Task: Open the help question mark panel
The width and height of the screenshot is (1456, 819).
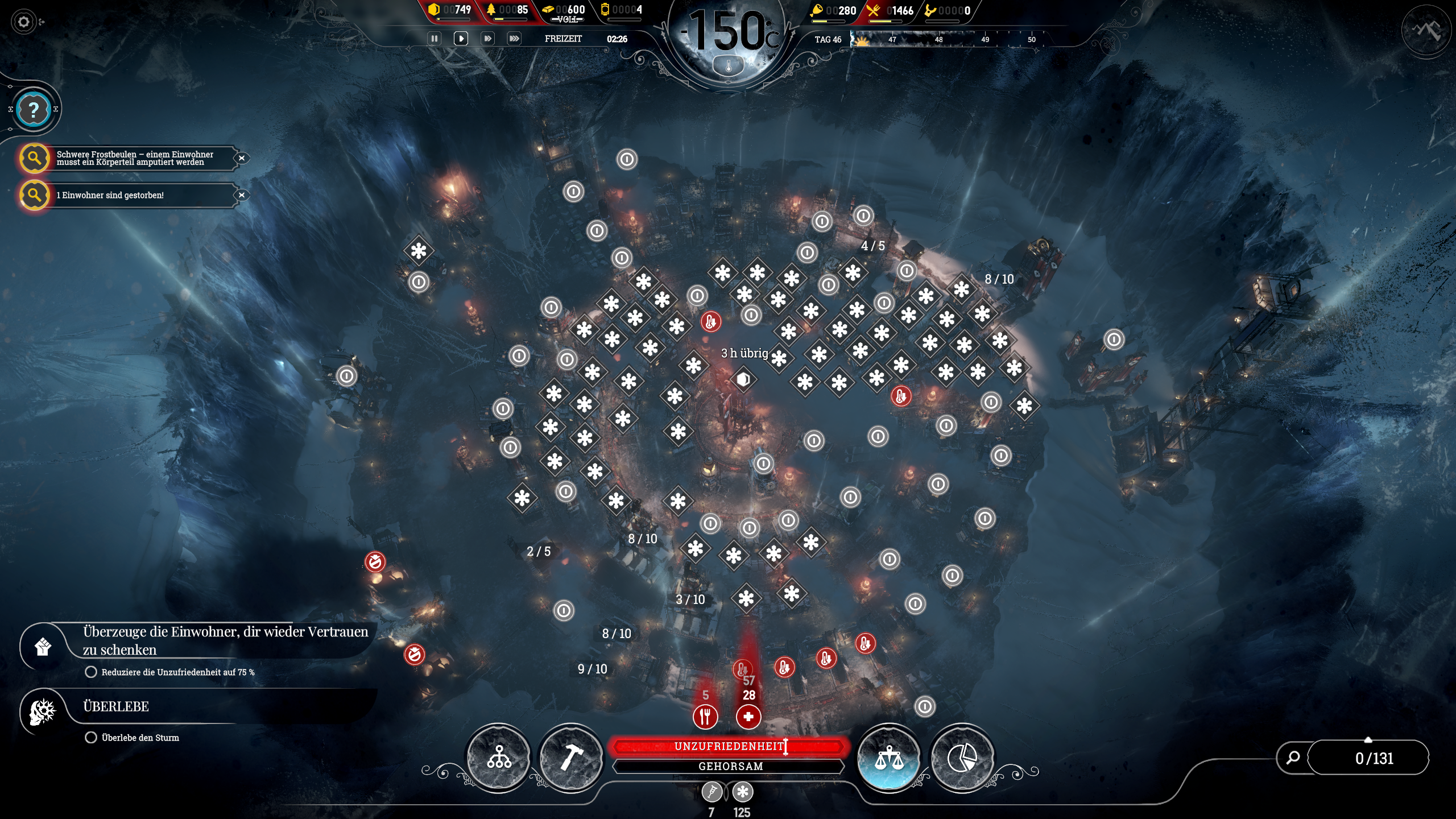Action: (34, 110)
